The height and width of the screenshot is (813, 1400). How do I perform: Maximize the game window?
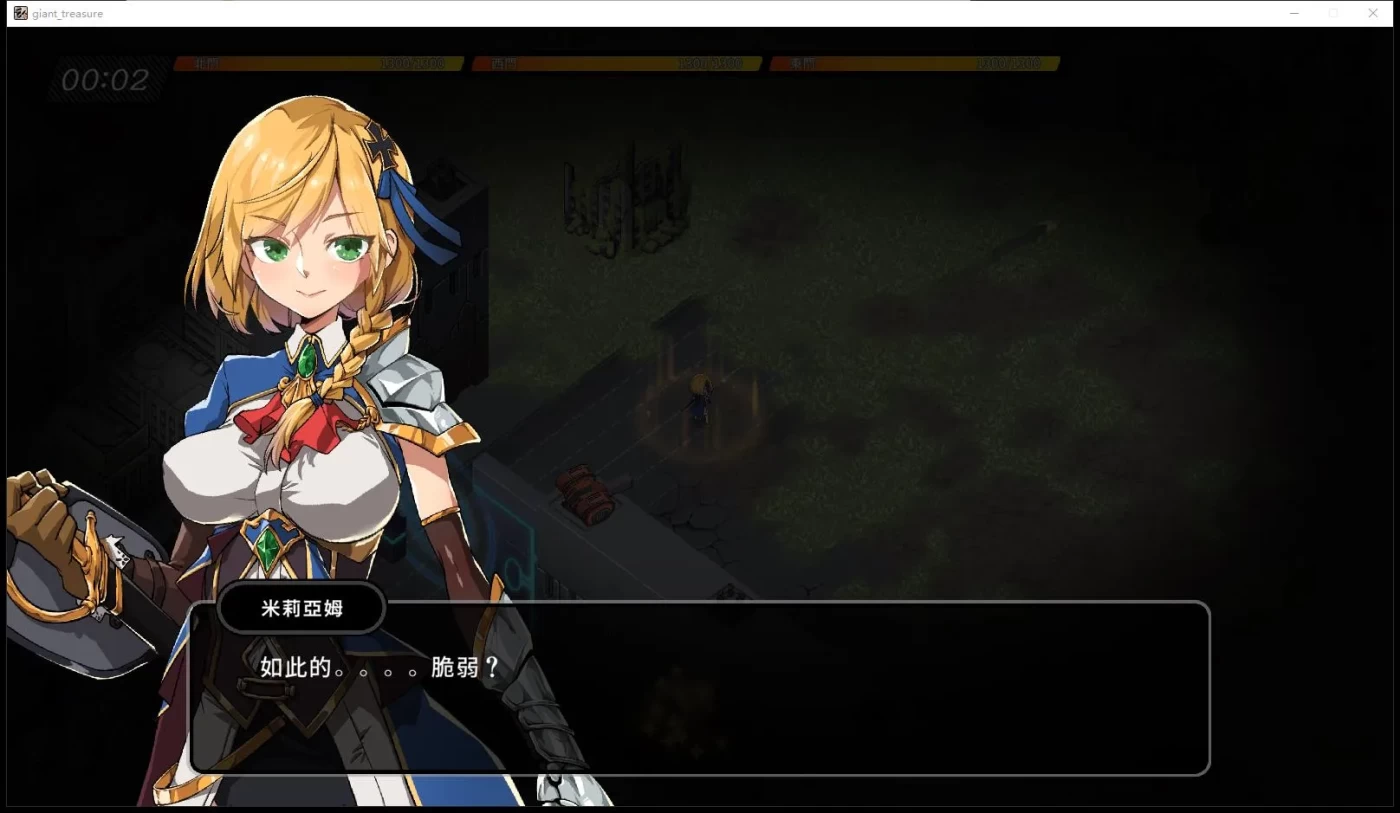(1334, 13)
